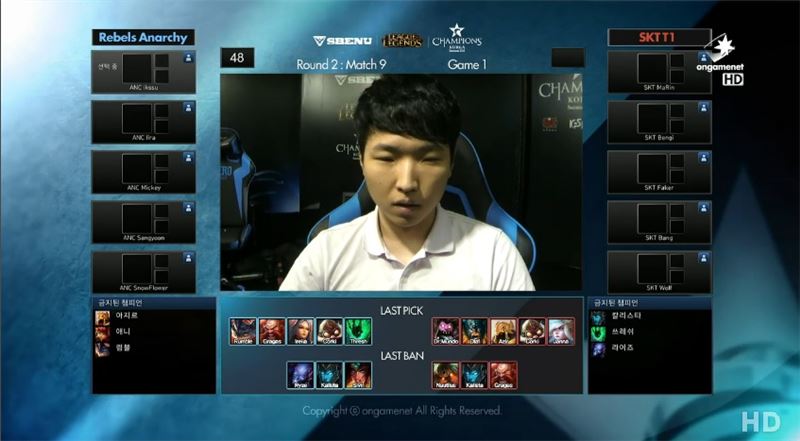The width and height of the screenshot is (800, 441).
Task: Click the SKT T1 team name banner
Action: coord(659,38)
